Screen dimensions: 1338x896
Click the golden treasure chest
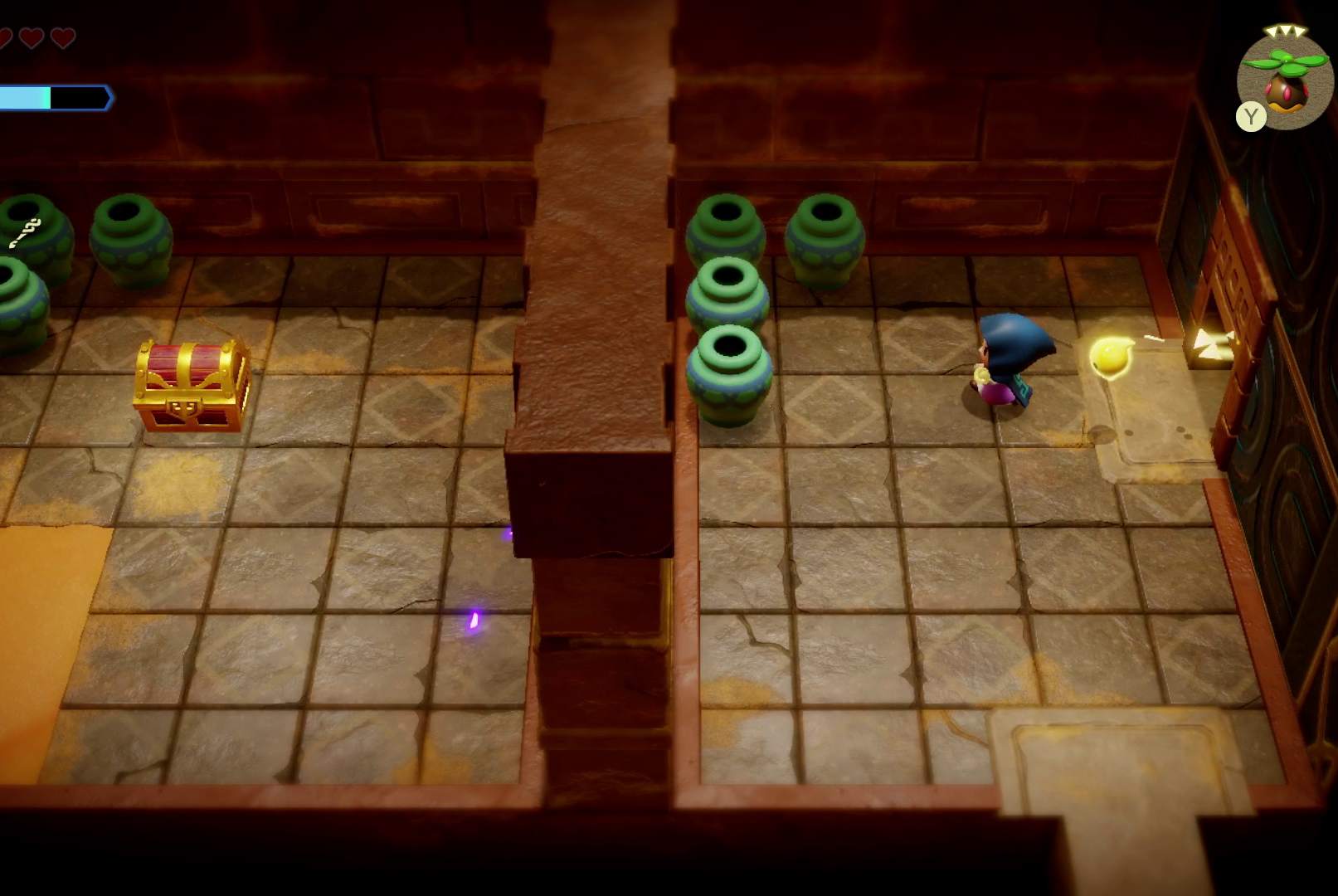click(x=189, y=383)
